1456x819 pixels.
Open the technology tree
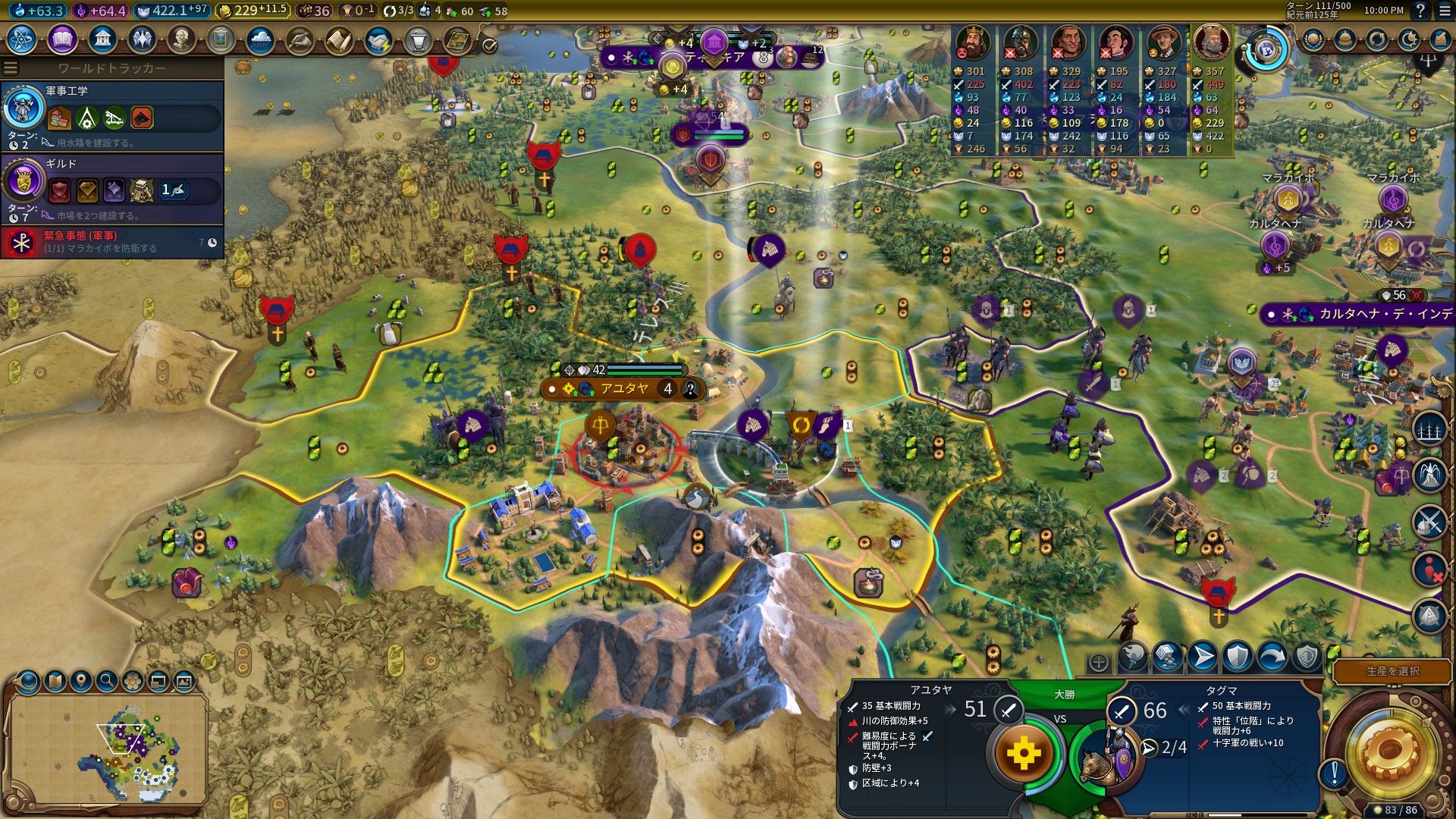coord(22,39)
